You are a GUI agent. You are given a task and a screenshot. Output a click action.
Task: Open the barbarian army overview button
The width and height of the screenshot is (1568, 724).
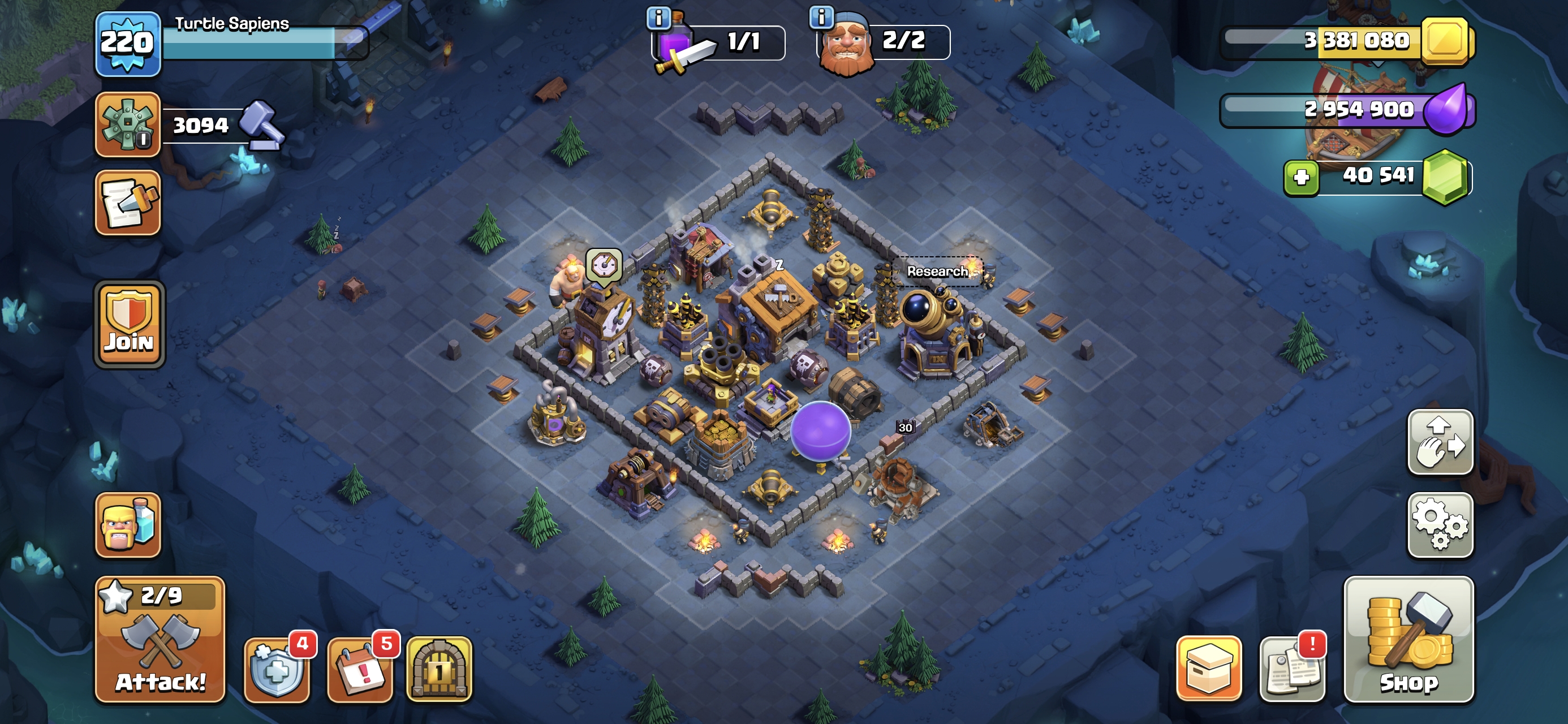tap(127, 525)
